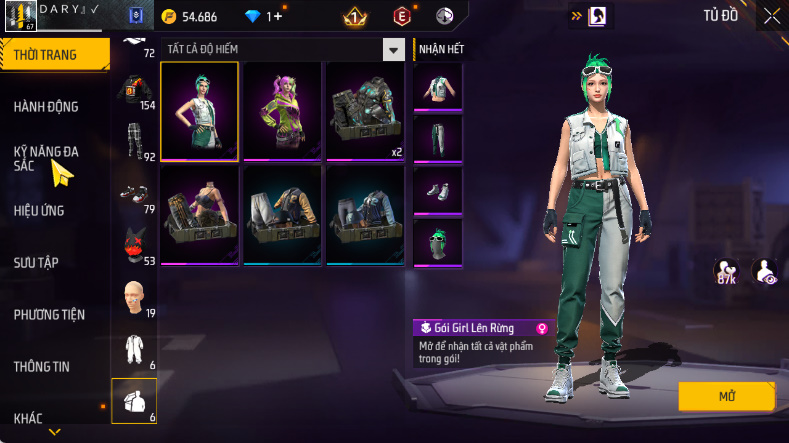The width and height of the screenshot is (789, 443).
Task: Click the Nhận Hết button
Action: 440,49
